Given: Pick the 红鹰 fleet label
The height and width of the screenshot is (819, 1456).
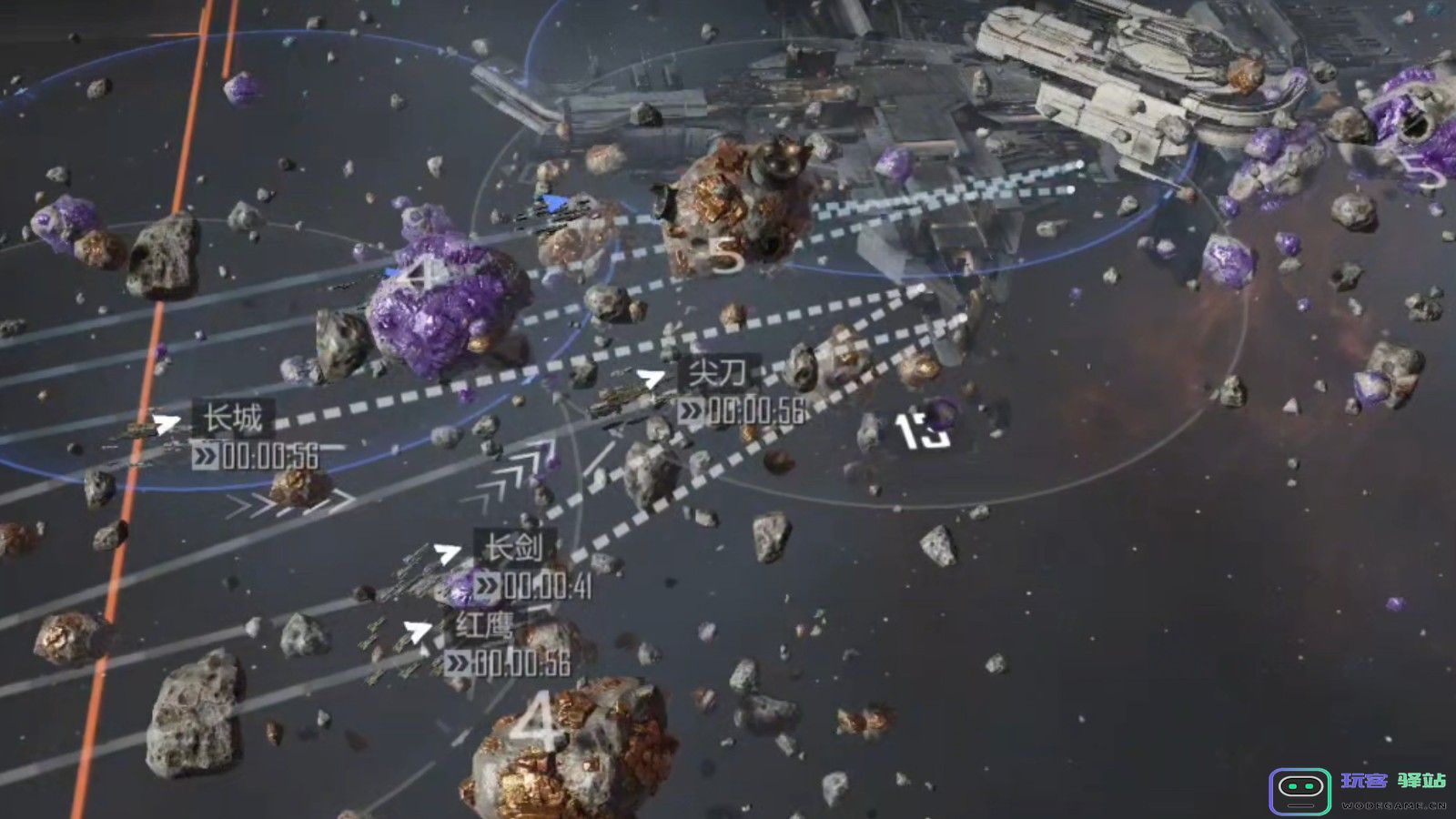Looking at the screenshot, I should coord(485,627).
